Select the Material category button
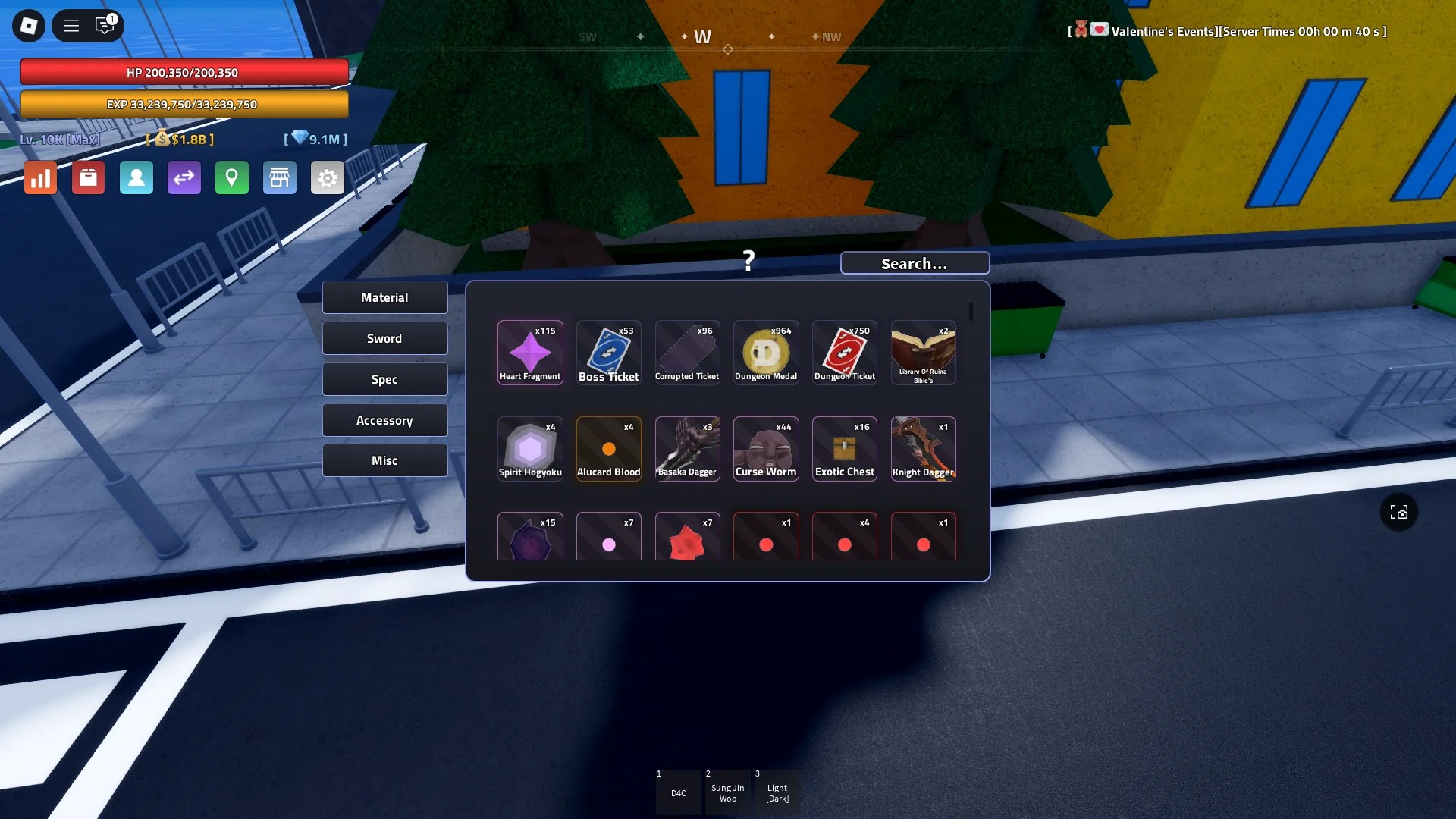This screenshot has width=1456, height=819. pyautogui.click(x=384, y=297)
